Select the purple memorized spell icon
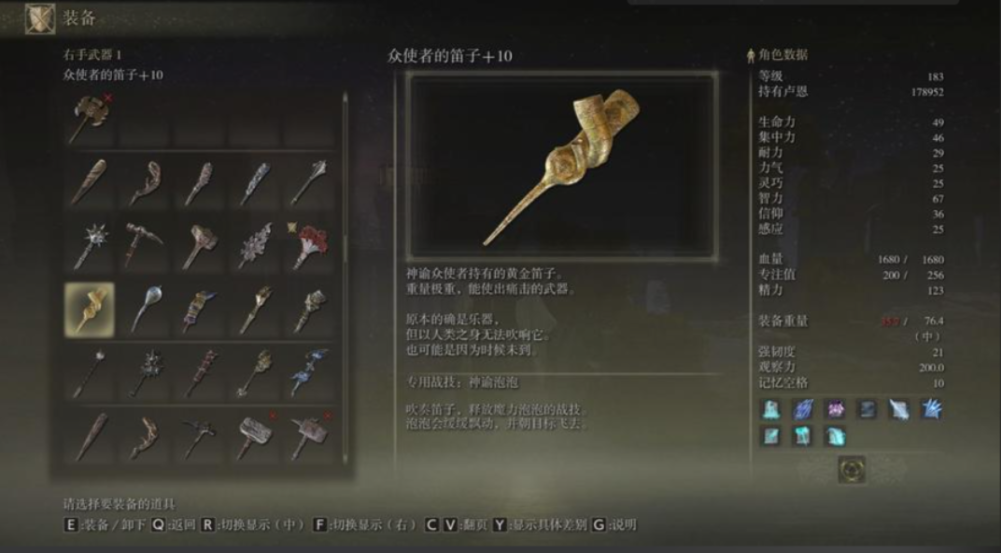 [835, 408]
